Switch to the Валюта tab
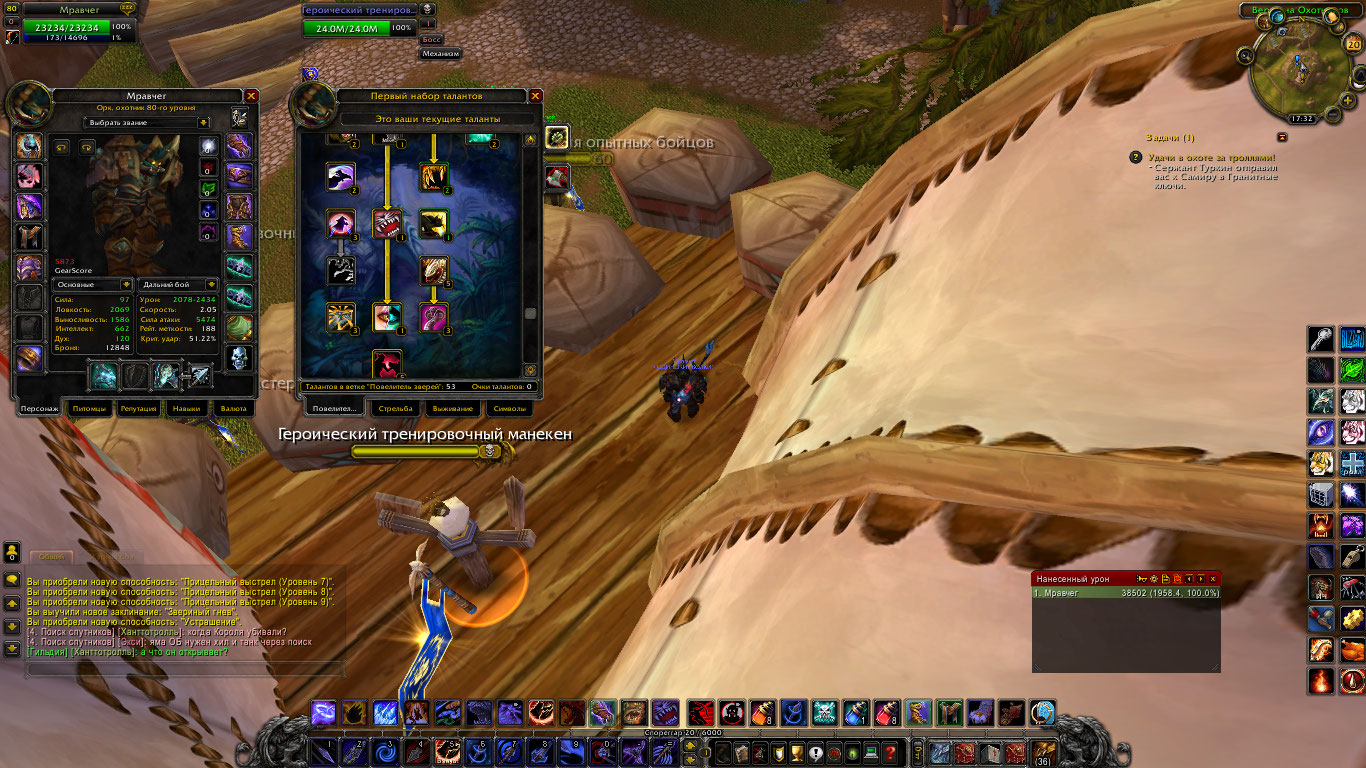 (233, 408)
